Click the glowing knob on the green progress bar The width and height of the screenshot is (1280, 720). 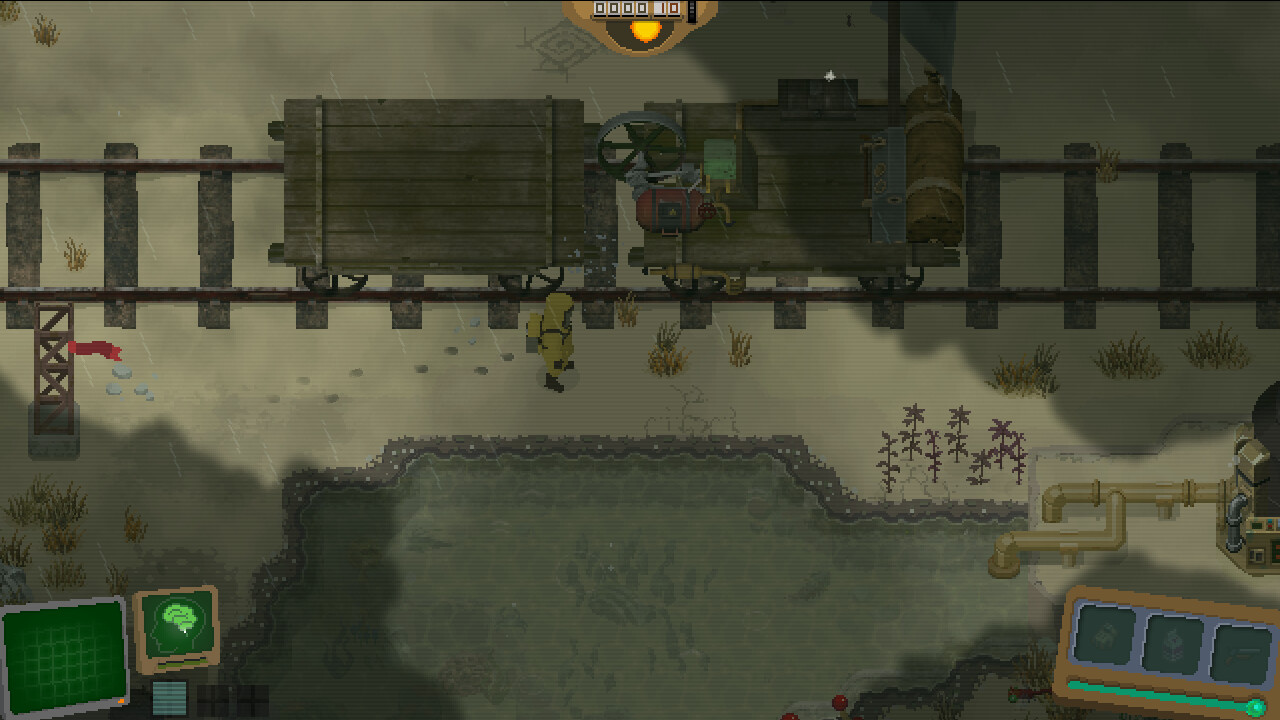coord(1258,706)
